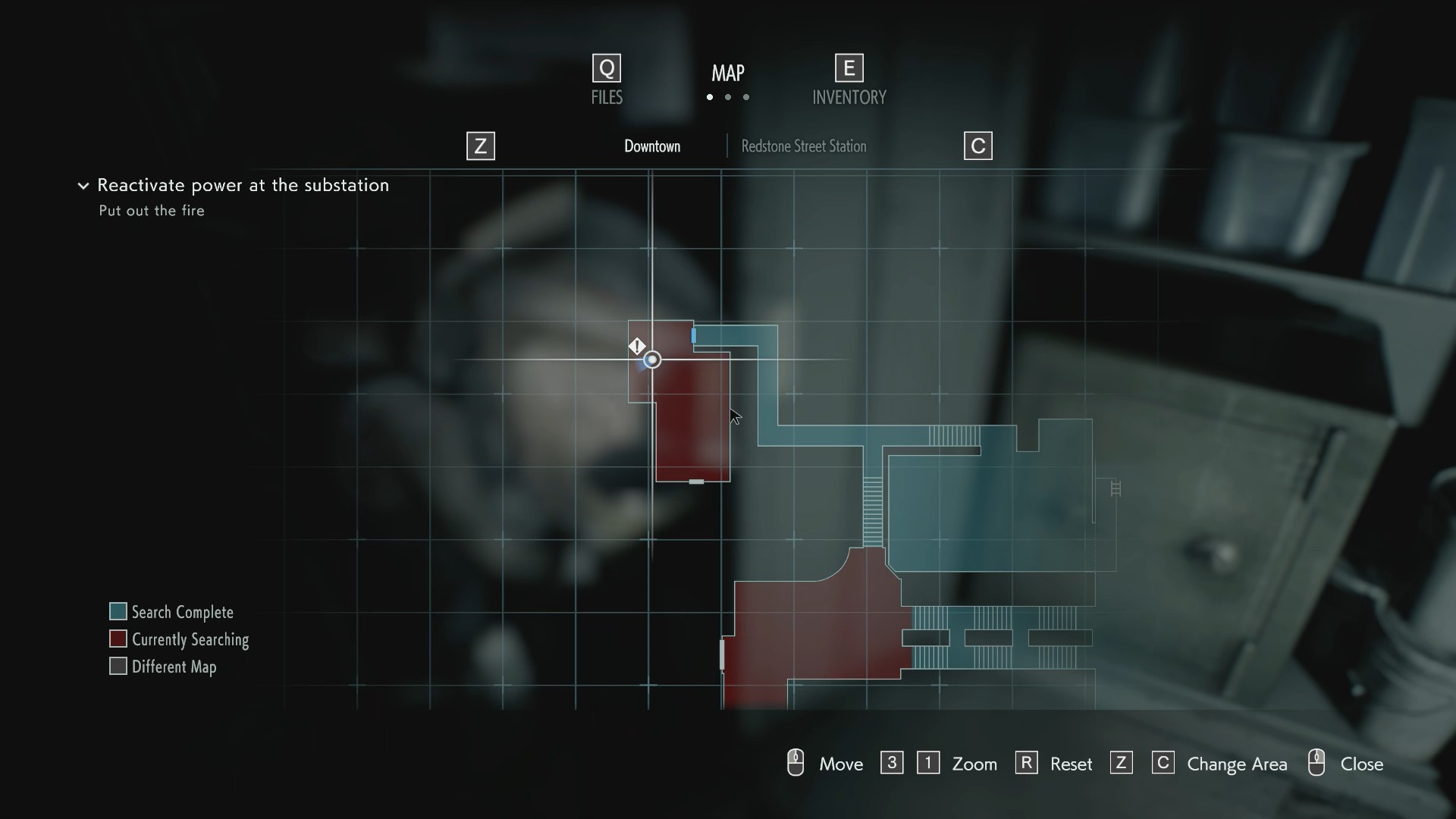This screenshot has height=819, width=1456.
Task: Click the middle page dot under MAP
Action: pyautogui.click(x=727, y=97)
